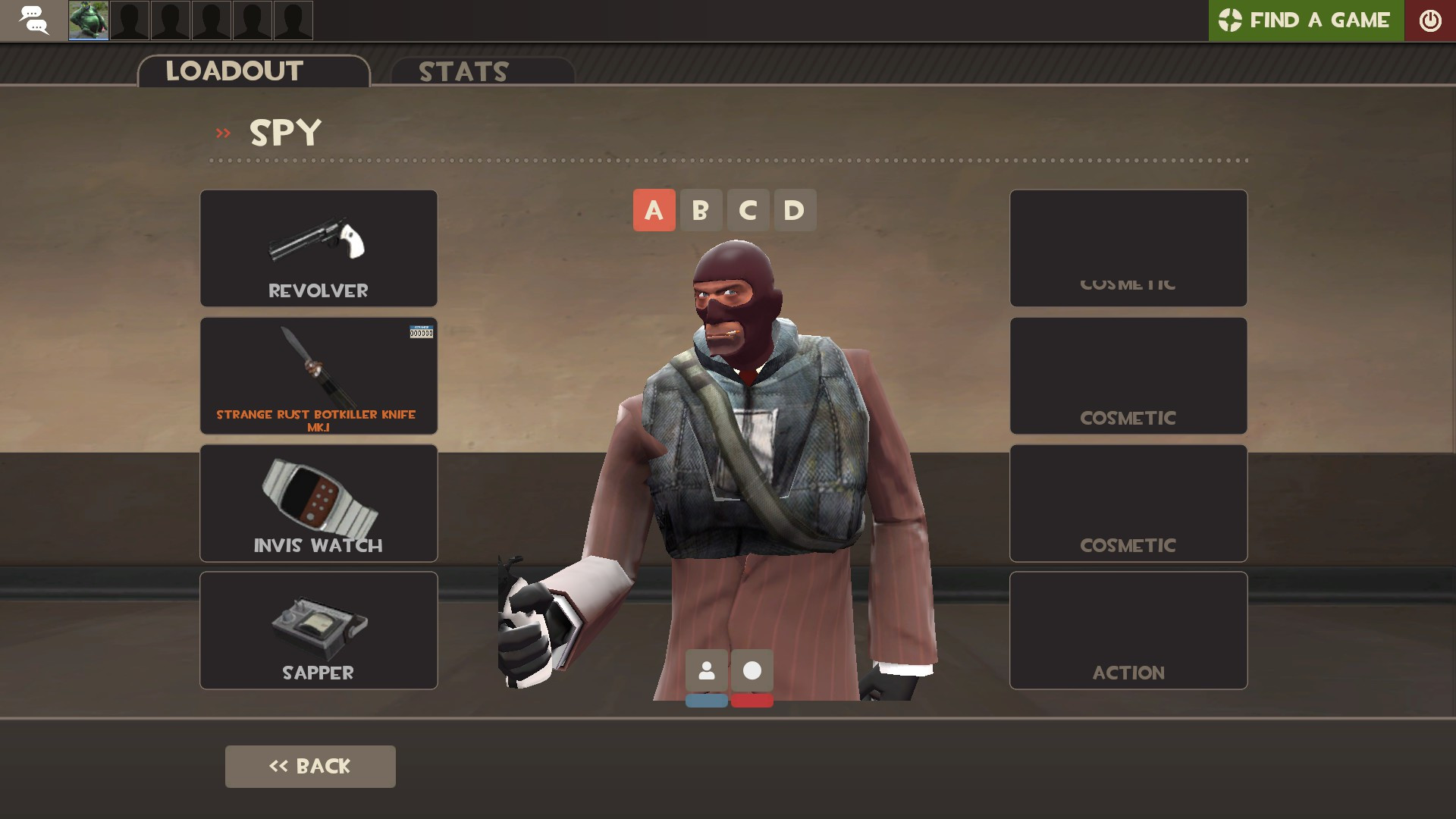Select loadout preset D

click(x=795, y=210)
